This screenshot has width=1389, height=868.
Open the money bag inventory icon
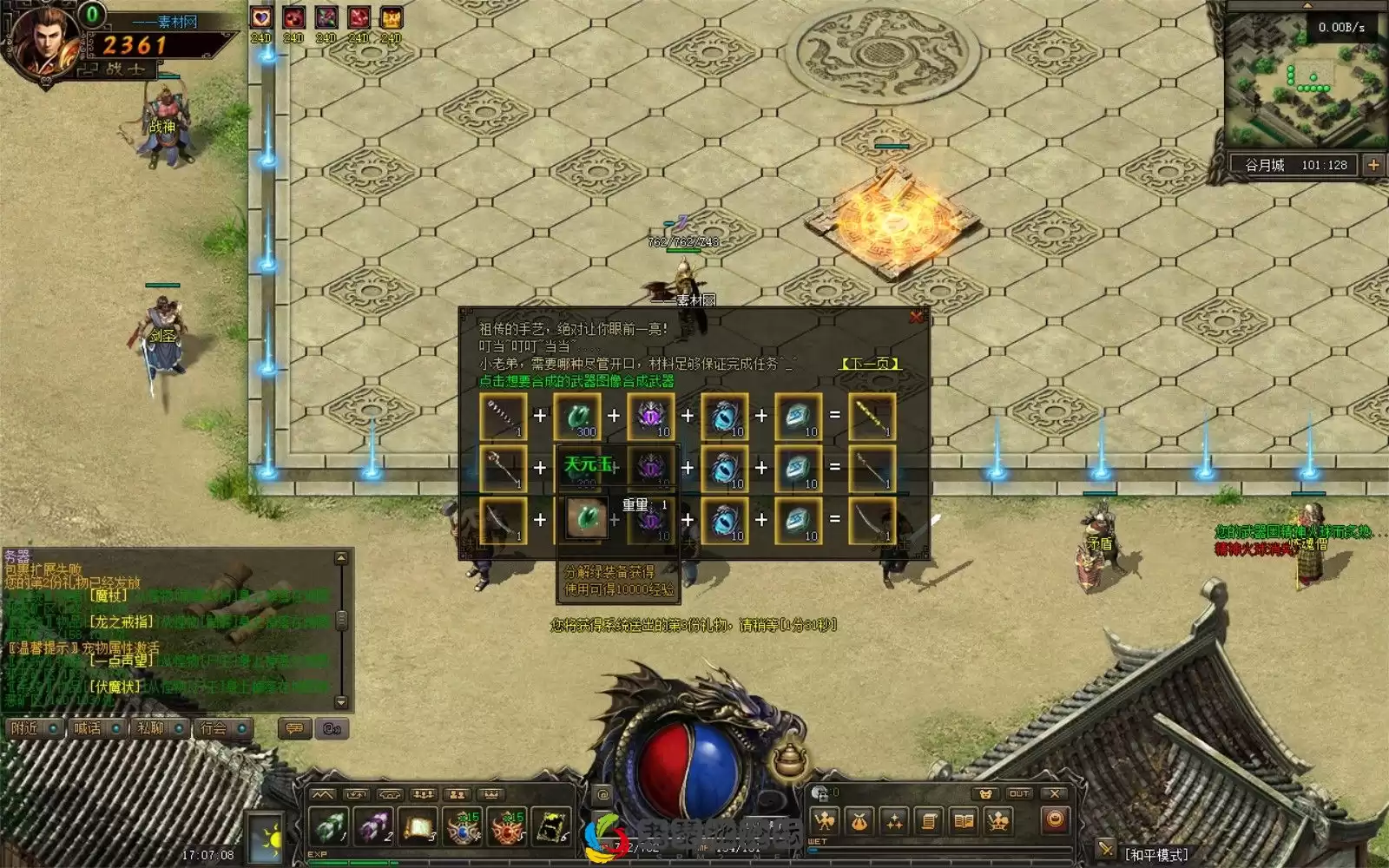tap(859, 820)
